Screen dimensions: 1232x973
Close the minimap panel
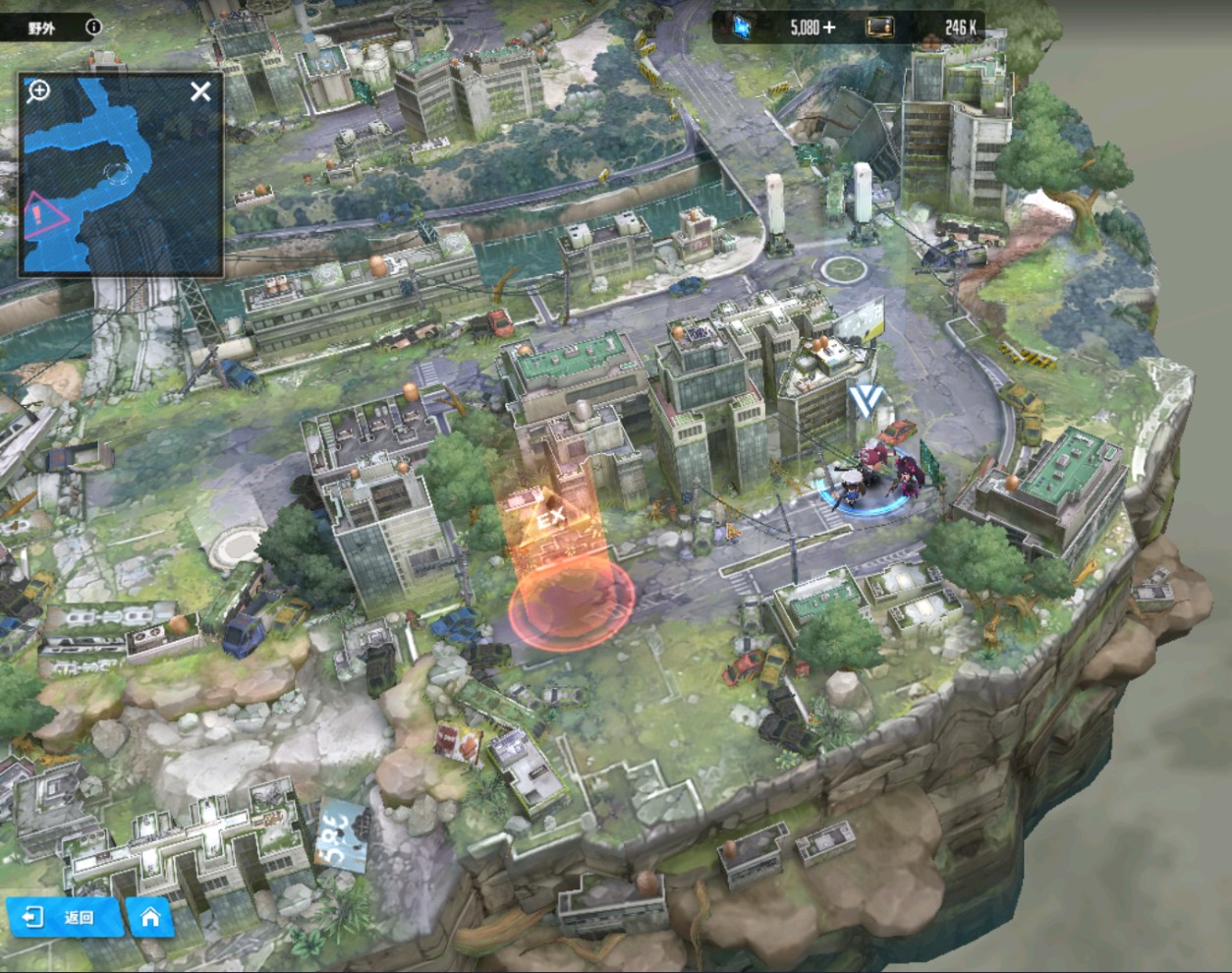click(x=200, y=92)
